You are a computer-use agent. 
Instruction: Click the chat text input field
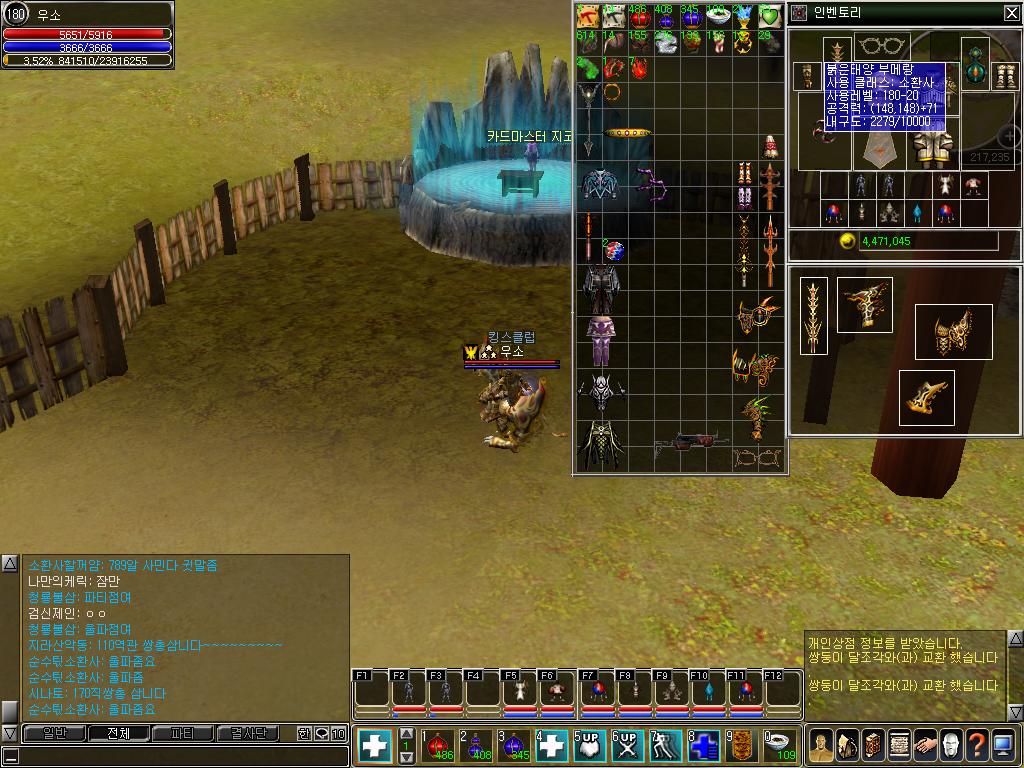(x=175, y=756)
